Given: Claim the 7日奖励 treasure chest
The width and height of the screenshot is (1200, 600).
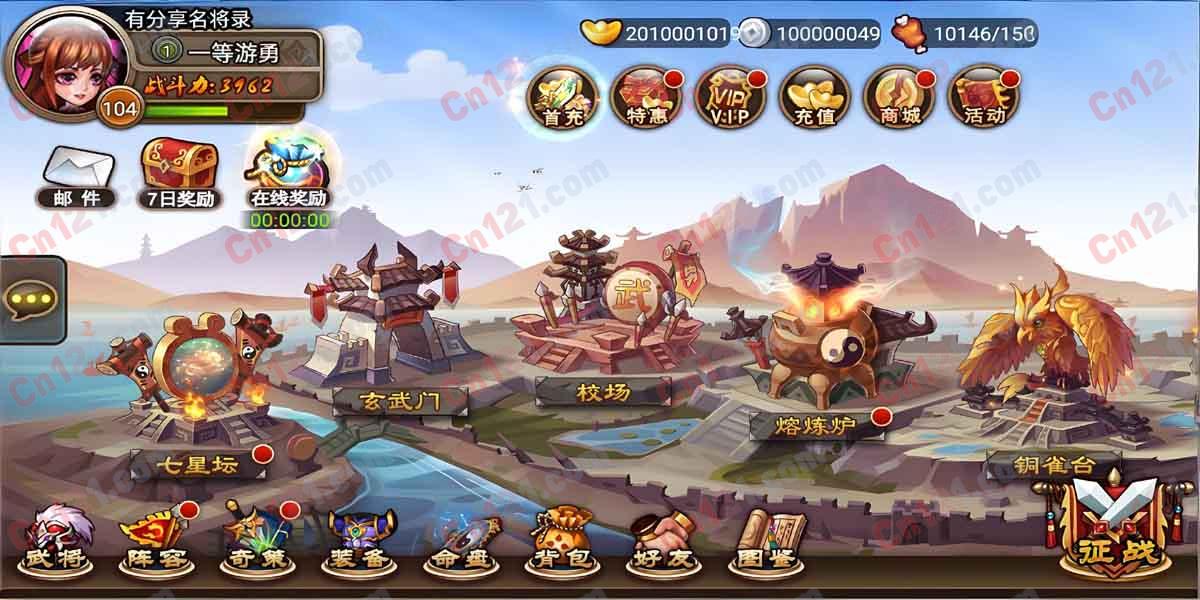Looking at the screenshot, I should (179, 173).
